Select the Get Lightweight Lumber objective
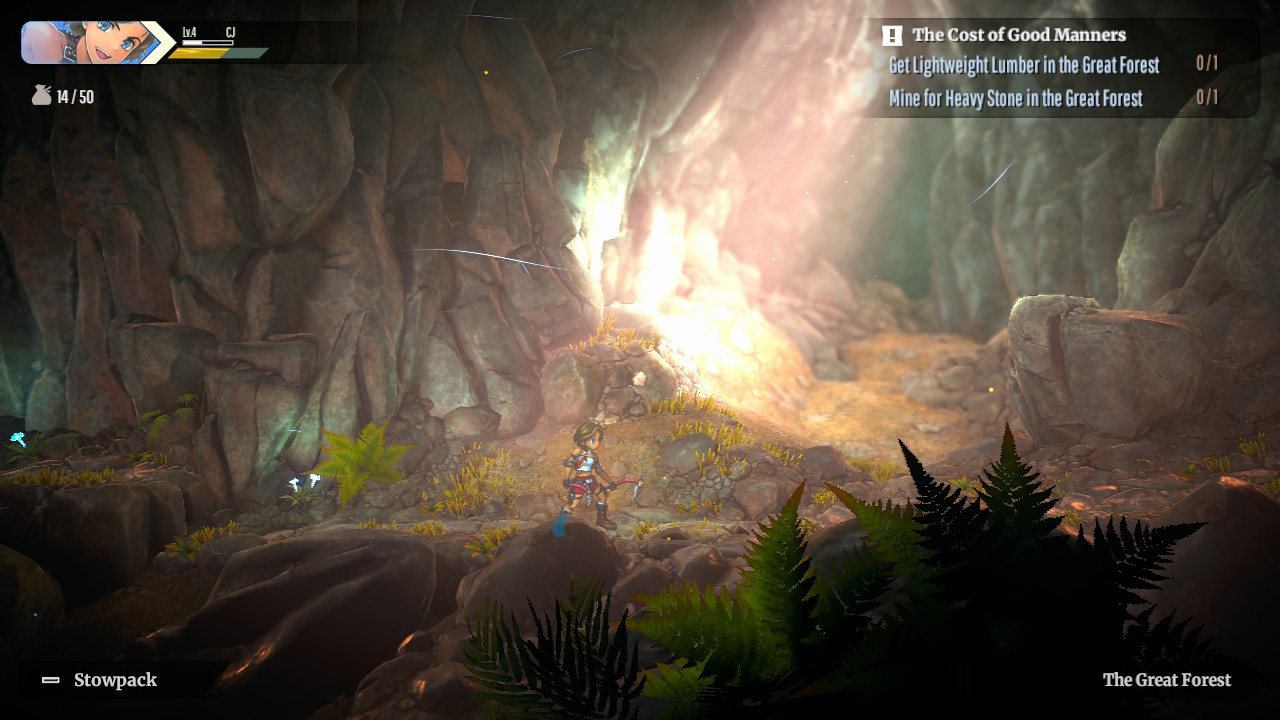 [1023, 65]
